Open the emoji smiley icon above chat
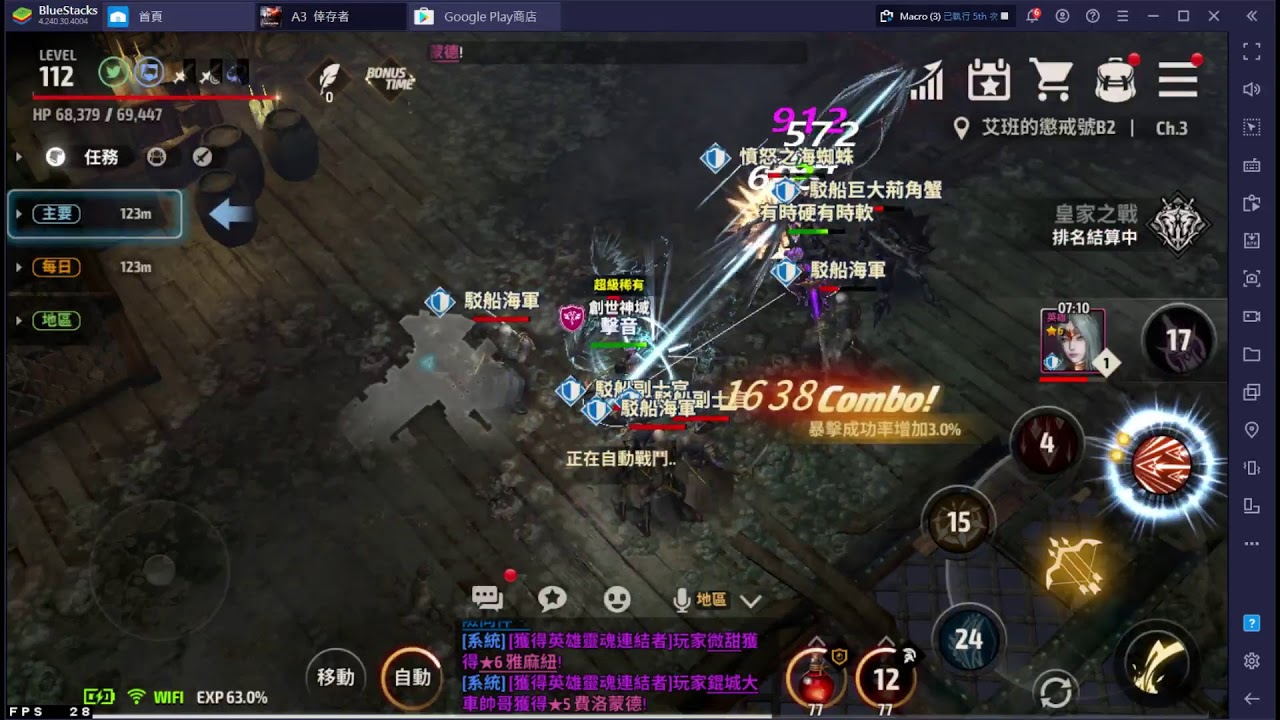Screen dimensions: 1280x720 (x=617, y=597)
